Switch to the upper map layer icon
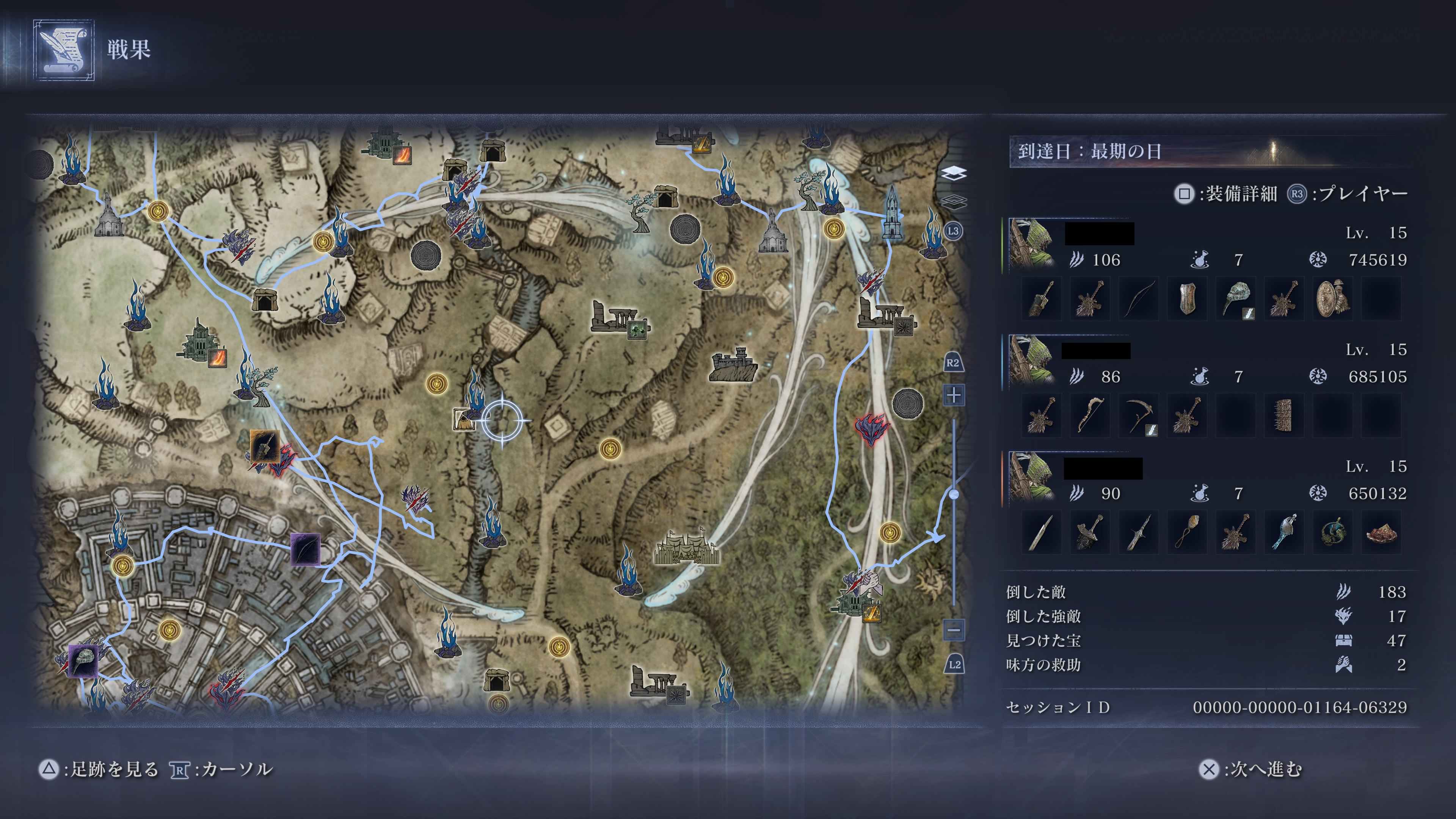 [954, 173]
